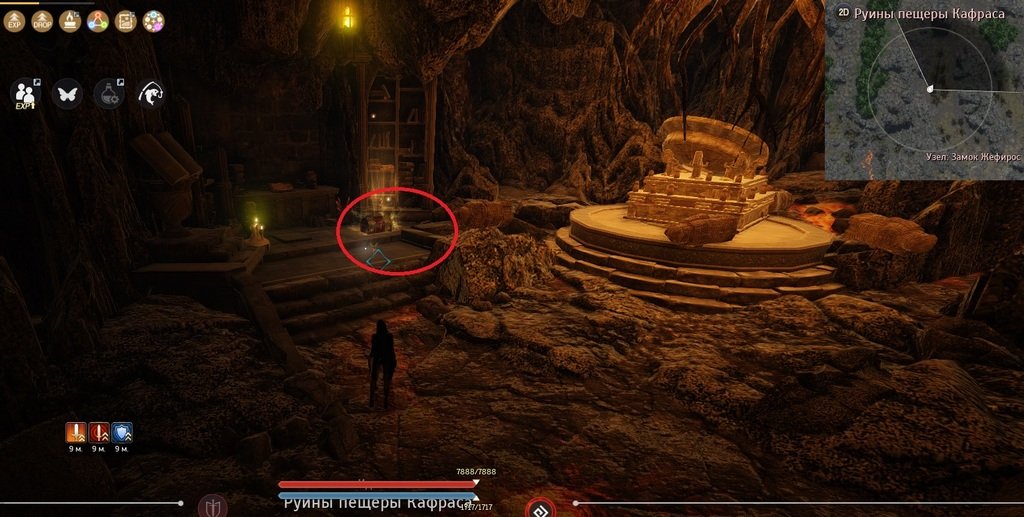Click the white butterfly icon
The width and height of the screenshot is (1024, 517).
(x=68, y=94)
